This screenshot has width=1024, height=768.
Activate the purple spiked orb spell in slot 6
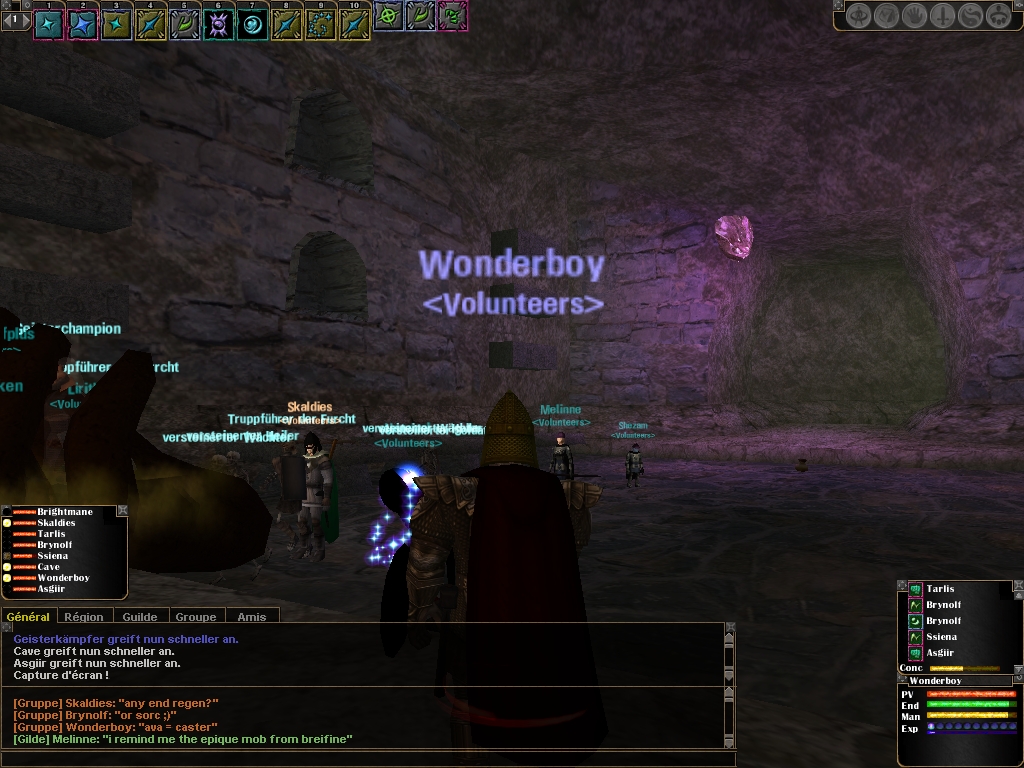(219, 23)
